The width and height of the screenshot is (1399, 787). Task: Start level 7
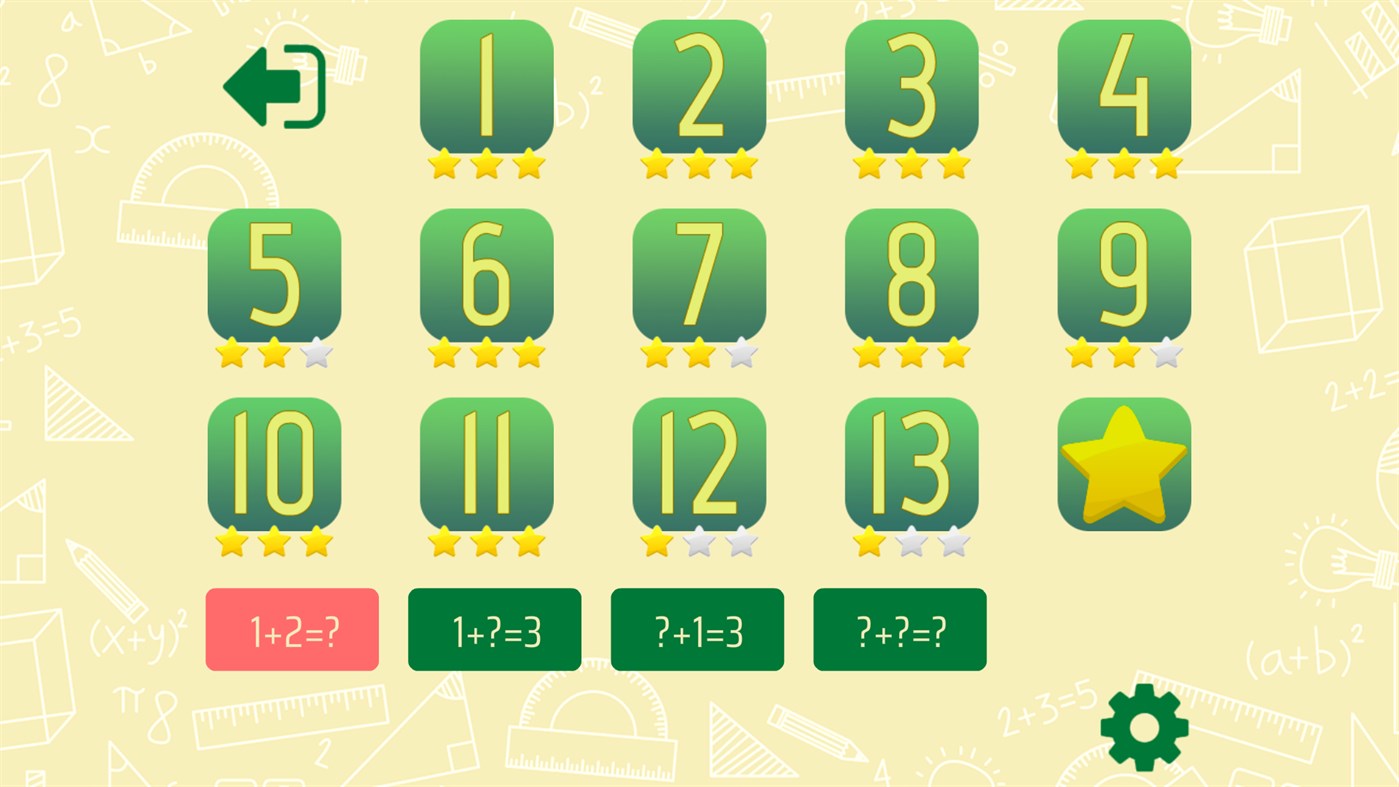698,274
